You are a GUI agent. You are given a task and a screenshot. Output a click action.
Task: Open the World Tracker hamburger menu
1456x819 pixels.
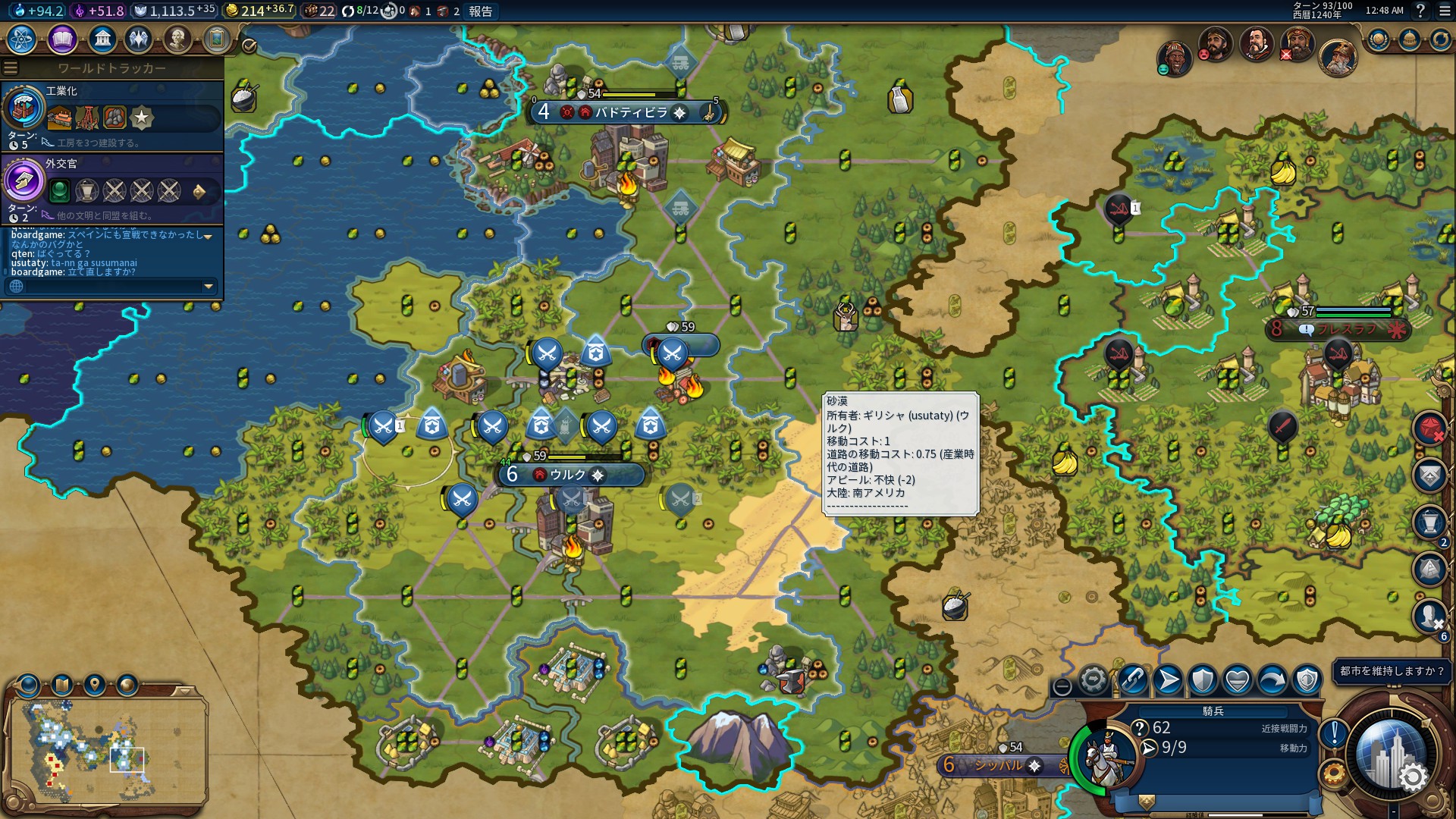pyautogui.click(x=11, y=66)
